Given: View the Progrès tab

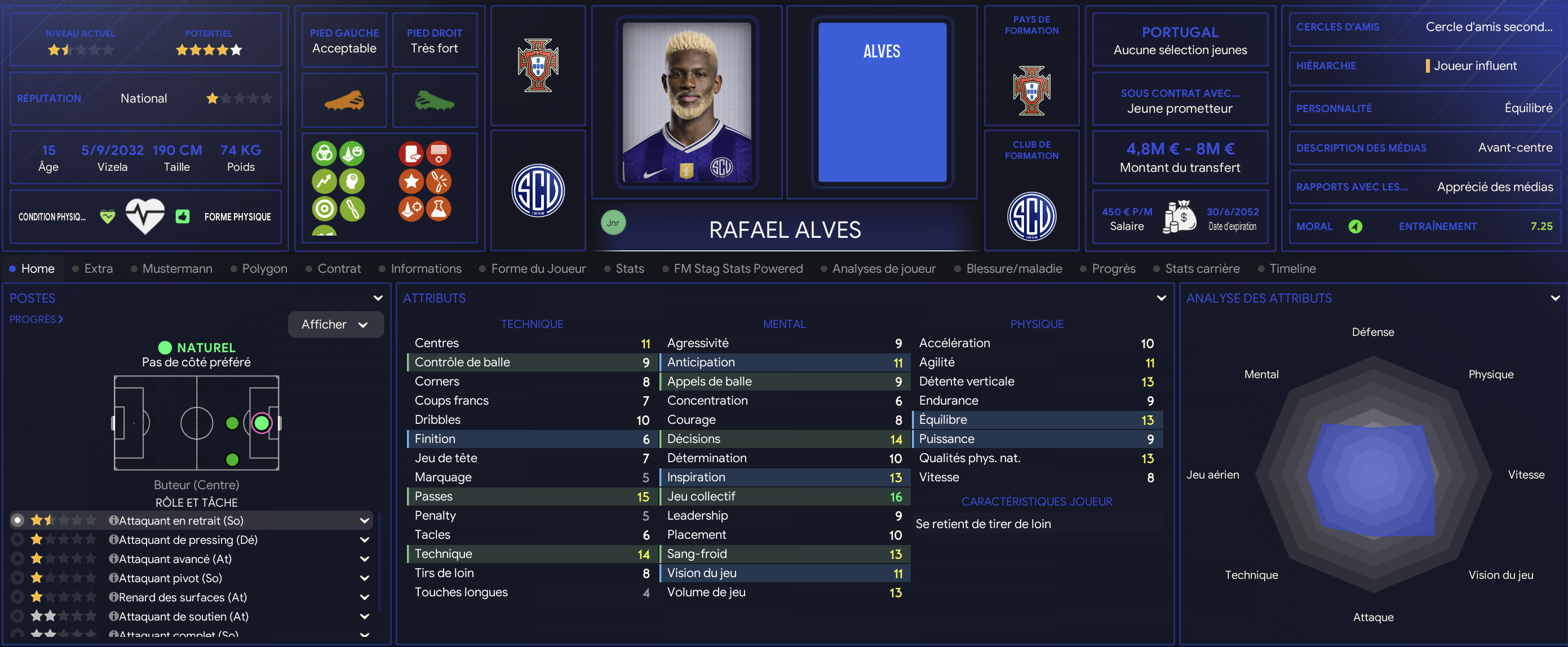Looking at the screenshot, I should pos(1113,268).
